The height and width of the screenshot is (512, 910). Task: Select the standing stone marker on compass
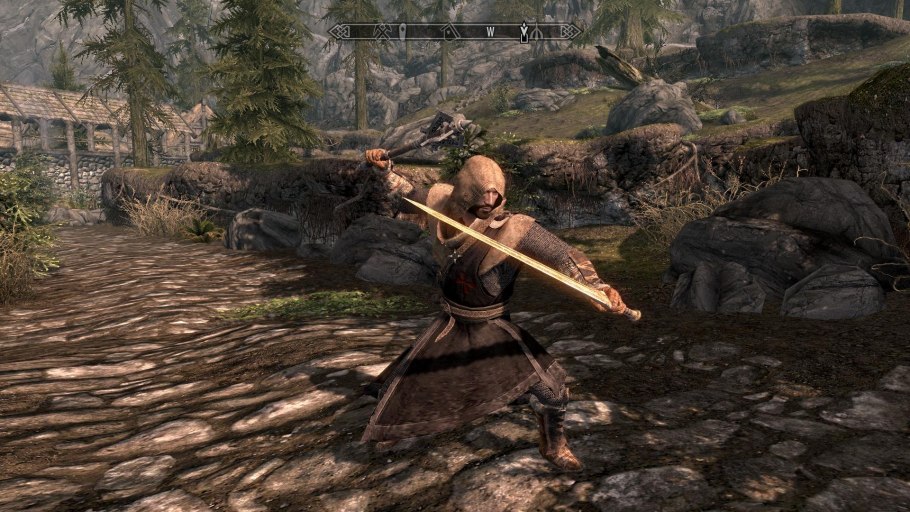click(x=403, y=32)
